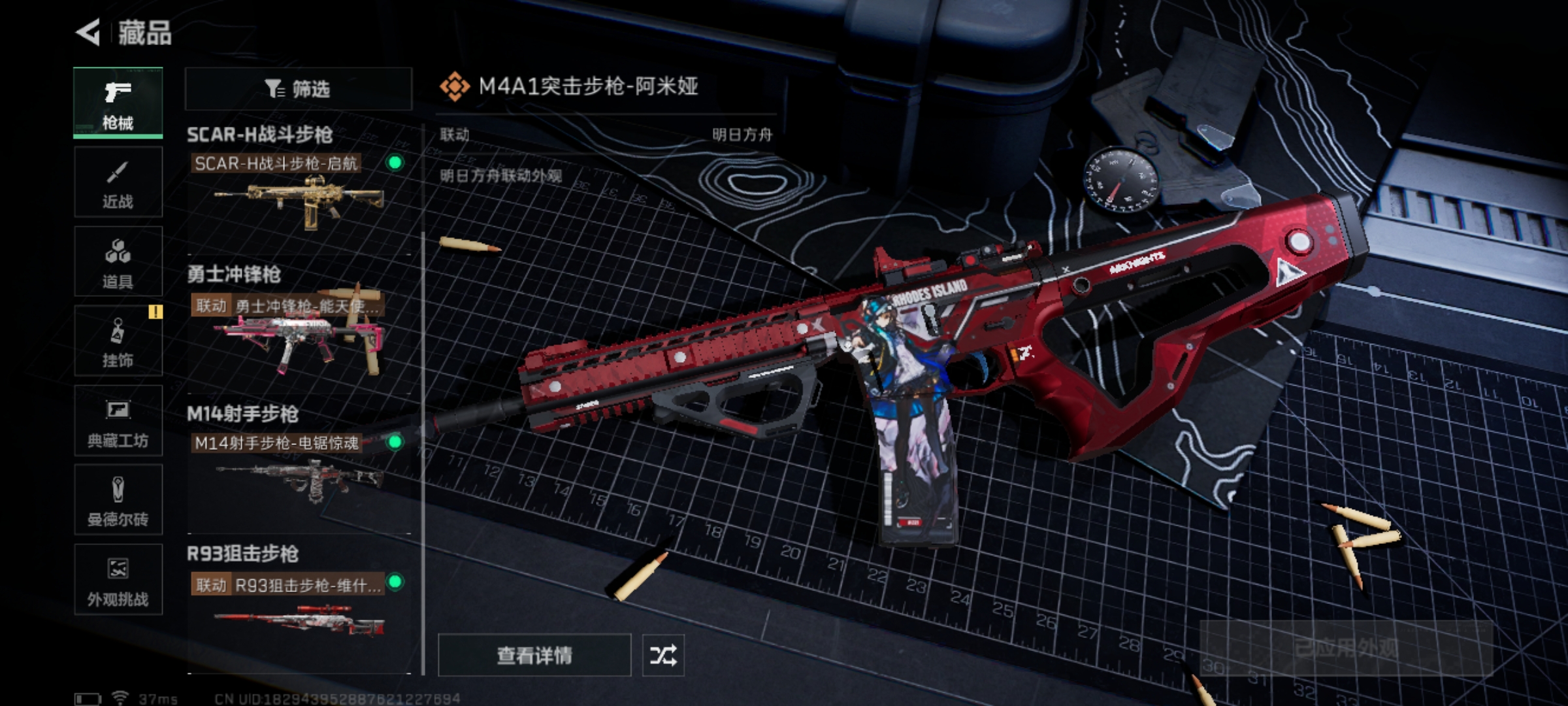Activate the shuffle random skin button

pos(662,655)
